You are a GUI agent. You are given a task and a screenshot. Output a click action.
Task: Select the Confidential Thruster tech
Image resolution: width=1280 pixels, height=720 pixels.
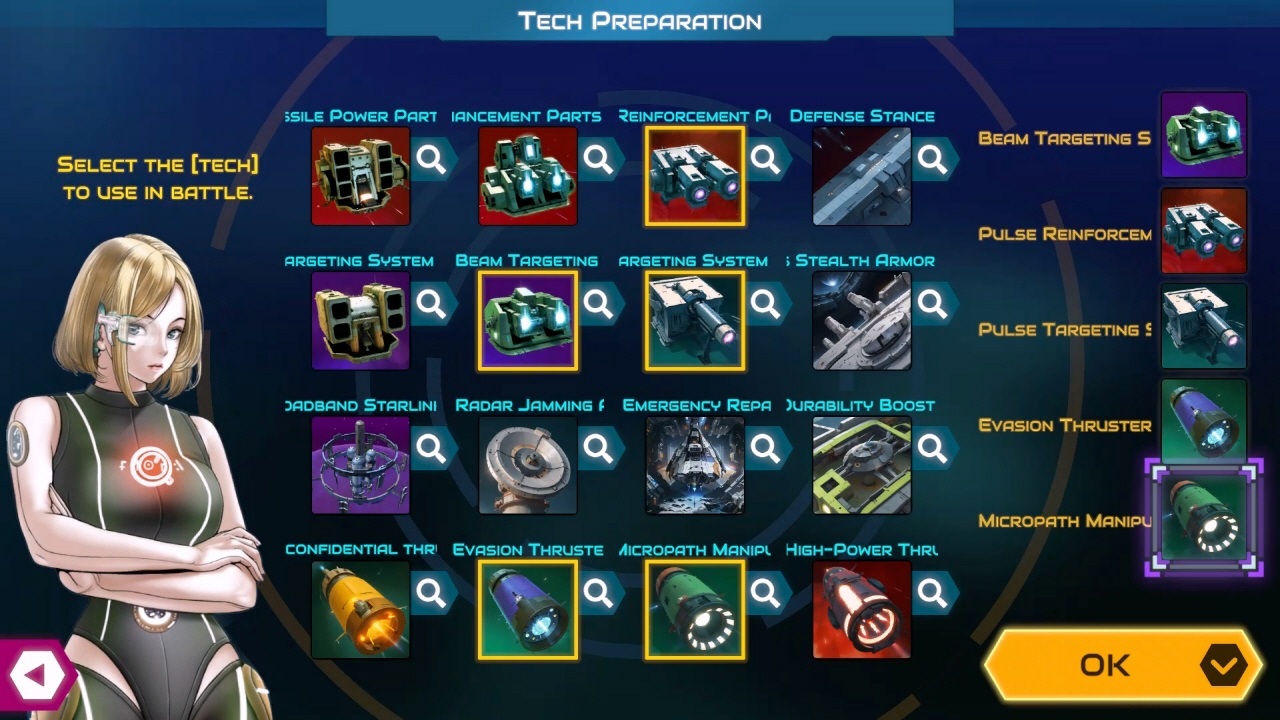point(360,608)
